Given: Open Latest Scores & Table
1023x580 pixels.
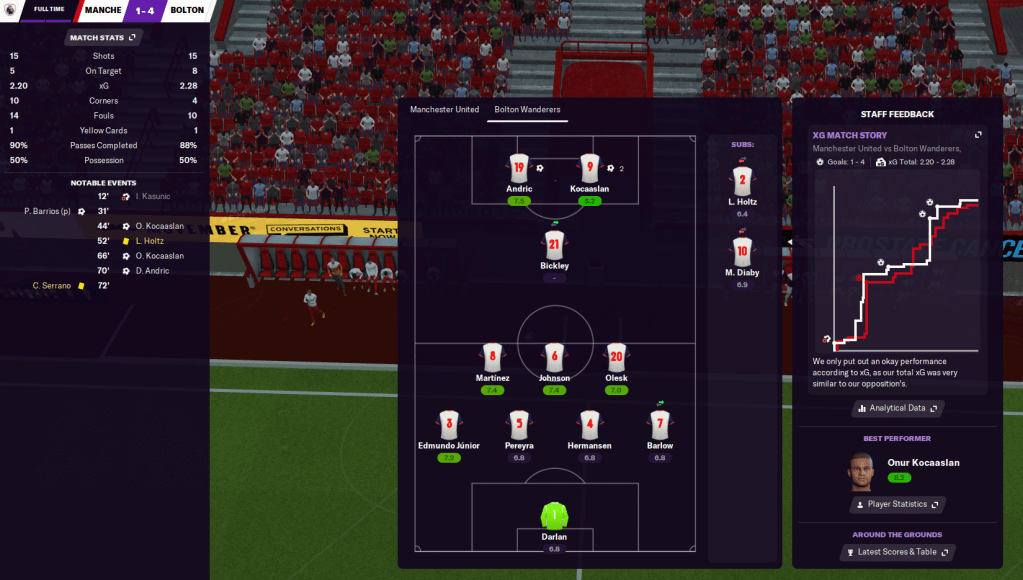Looking at the screenshot, I should click(x=897, y=552).
